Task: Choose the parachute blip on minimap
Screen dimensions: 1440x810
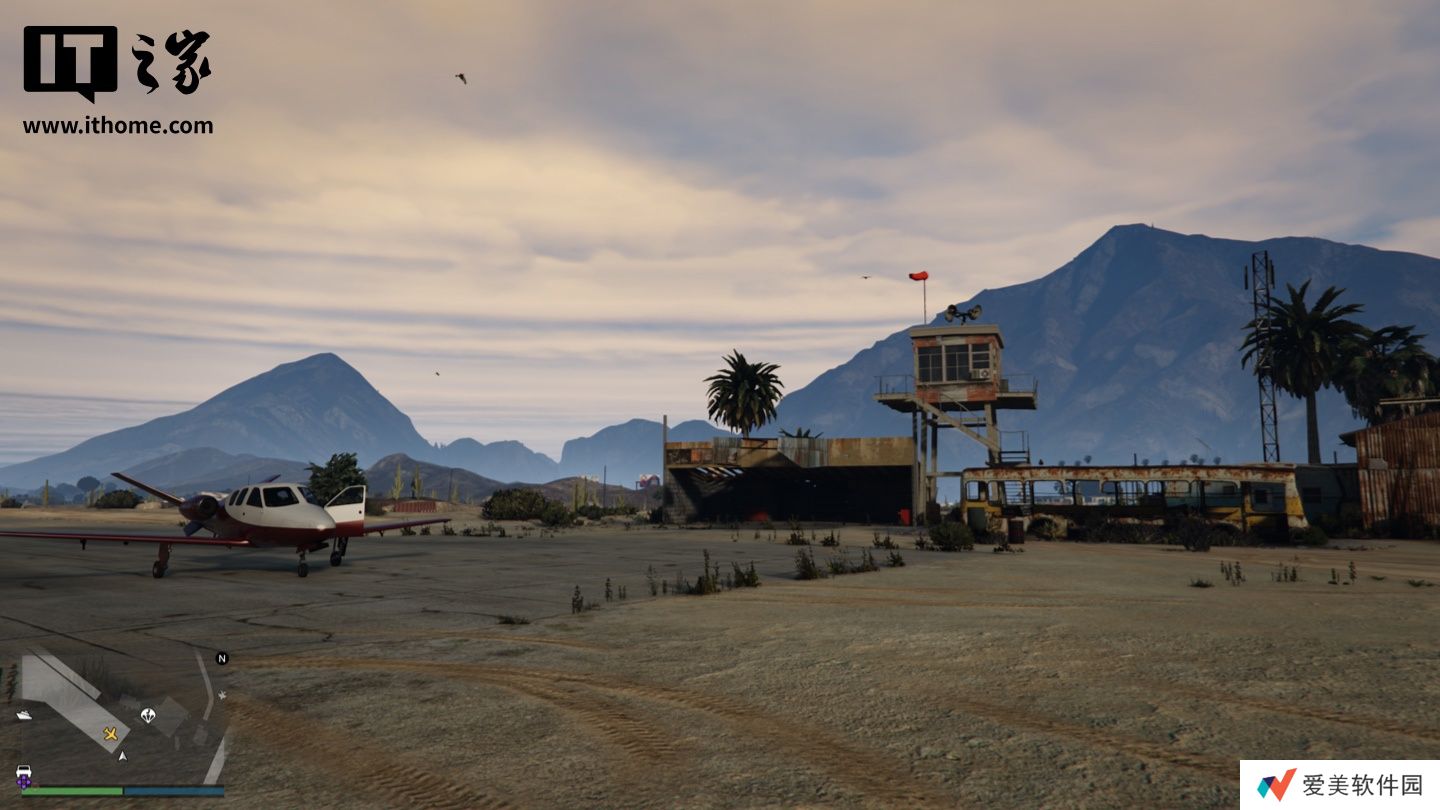Action: pyautogui.click(x=148, y=715)
